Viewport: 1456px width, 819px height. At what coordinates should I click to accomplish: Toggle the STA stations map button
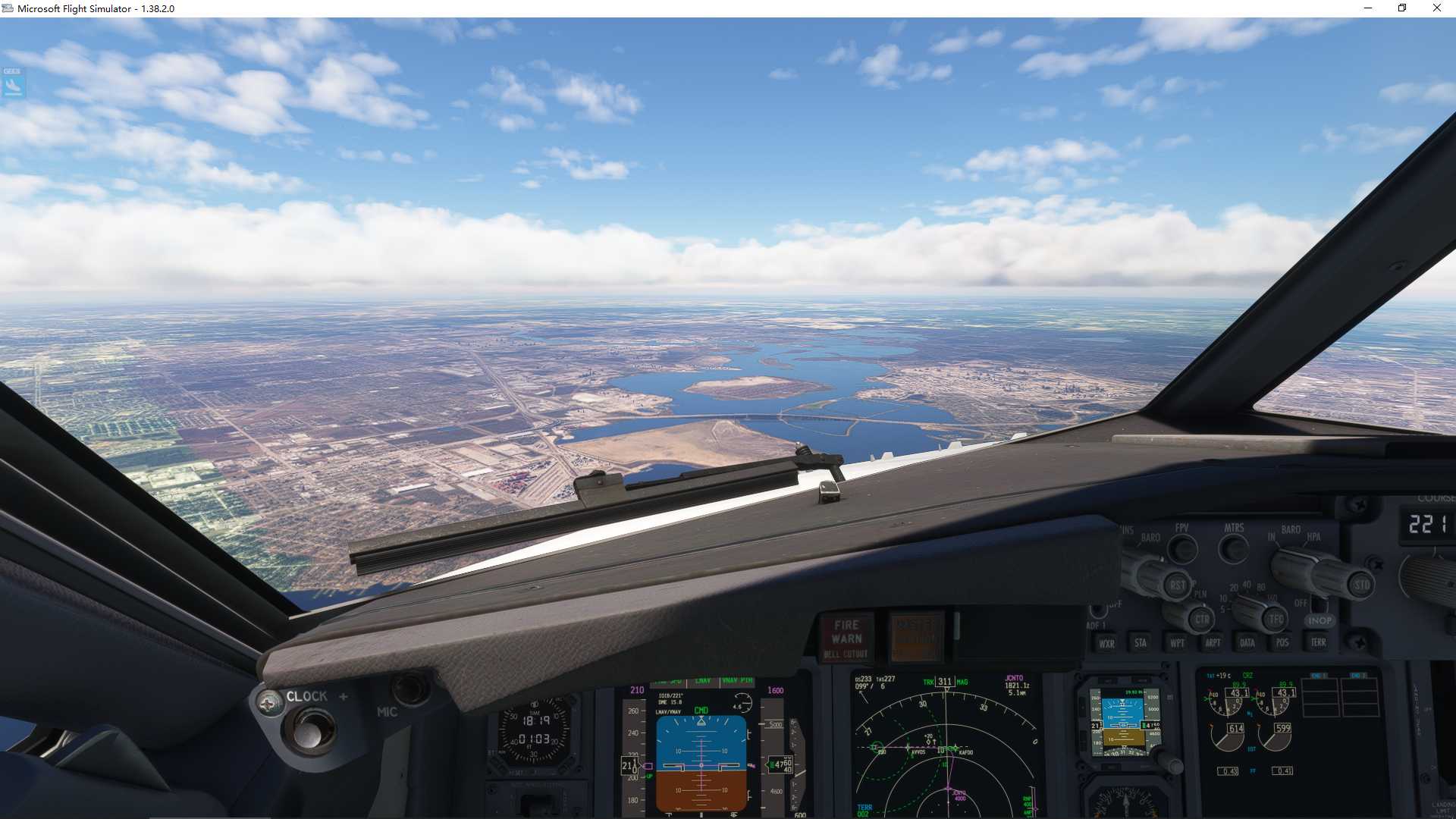point(1141,643)
